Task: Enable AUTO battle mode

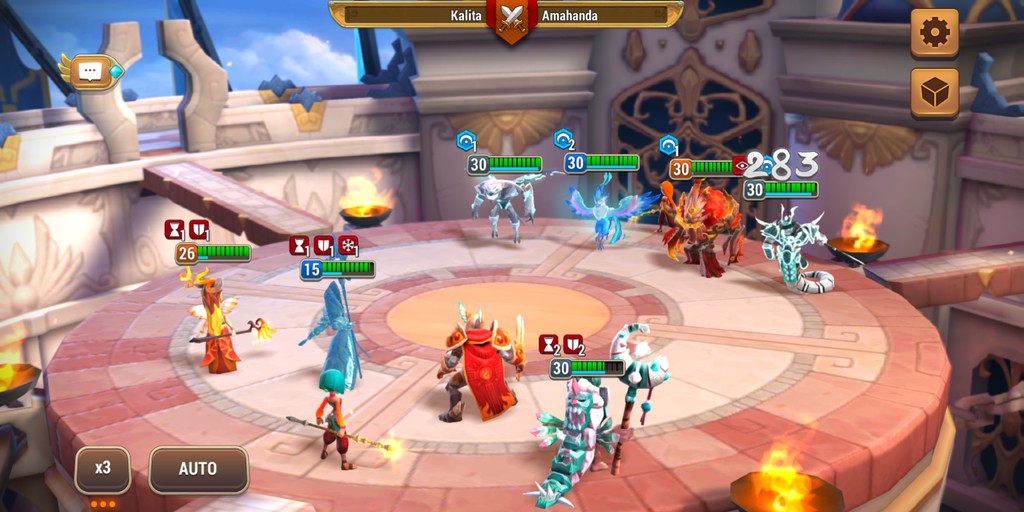Action: pos(198,469)
